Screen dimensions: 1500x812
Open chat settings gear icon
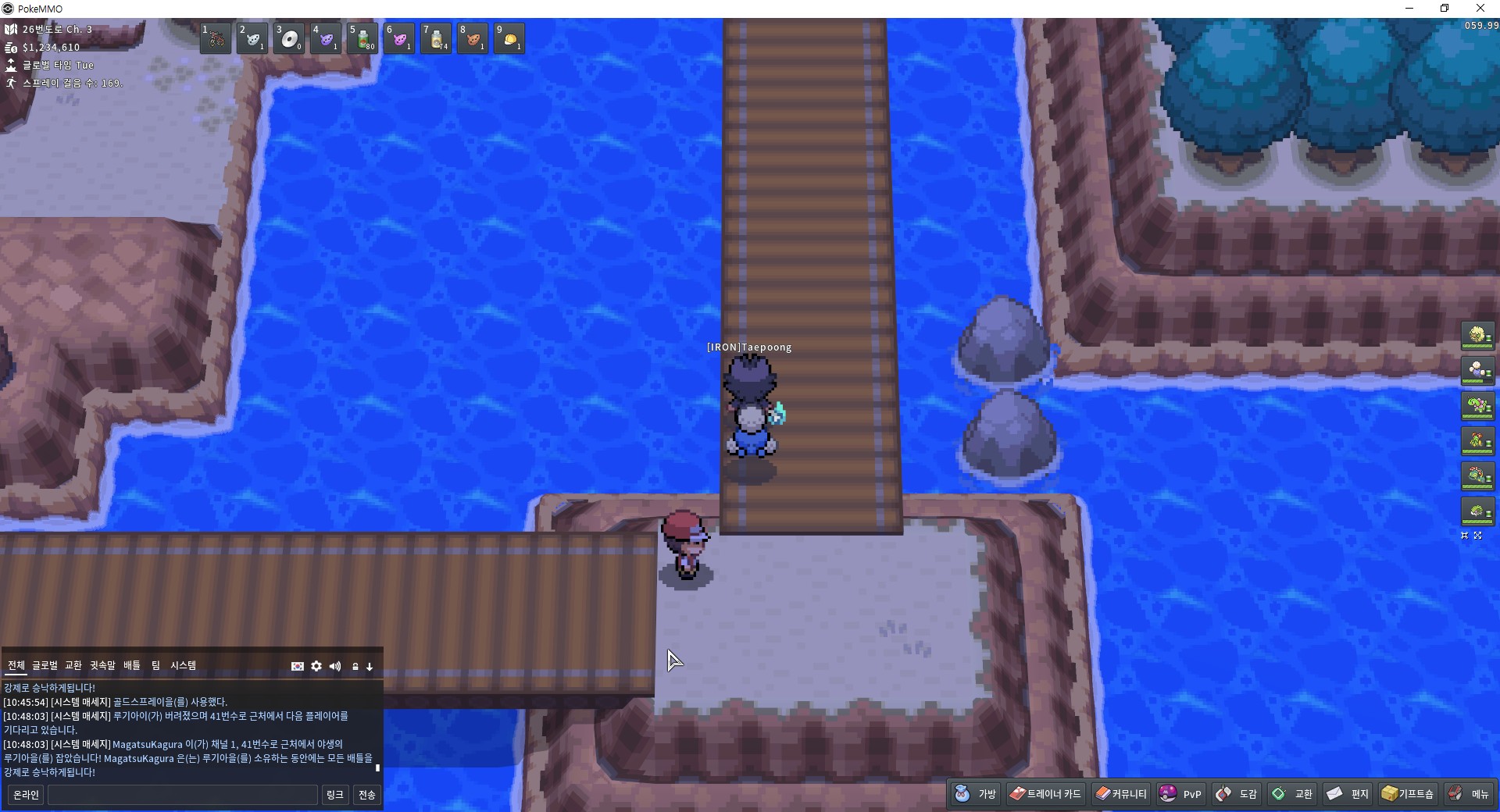316,666
